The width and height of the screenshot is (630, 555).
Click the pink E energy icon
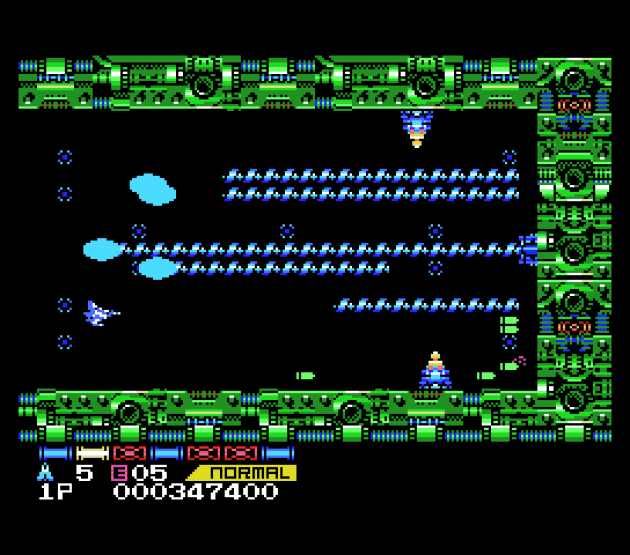tap(119, 472)
